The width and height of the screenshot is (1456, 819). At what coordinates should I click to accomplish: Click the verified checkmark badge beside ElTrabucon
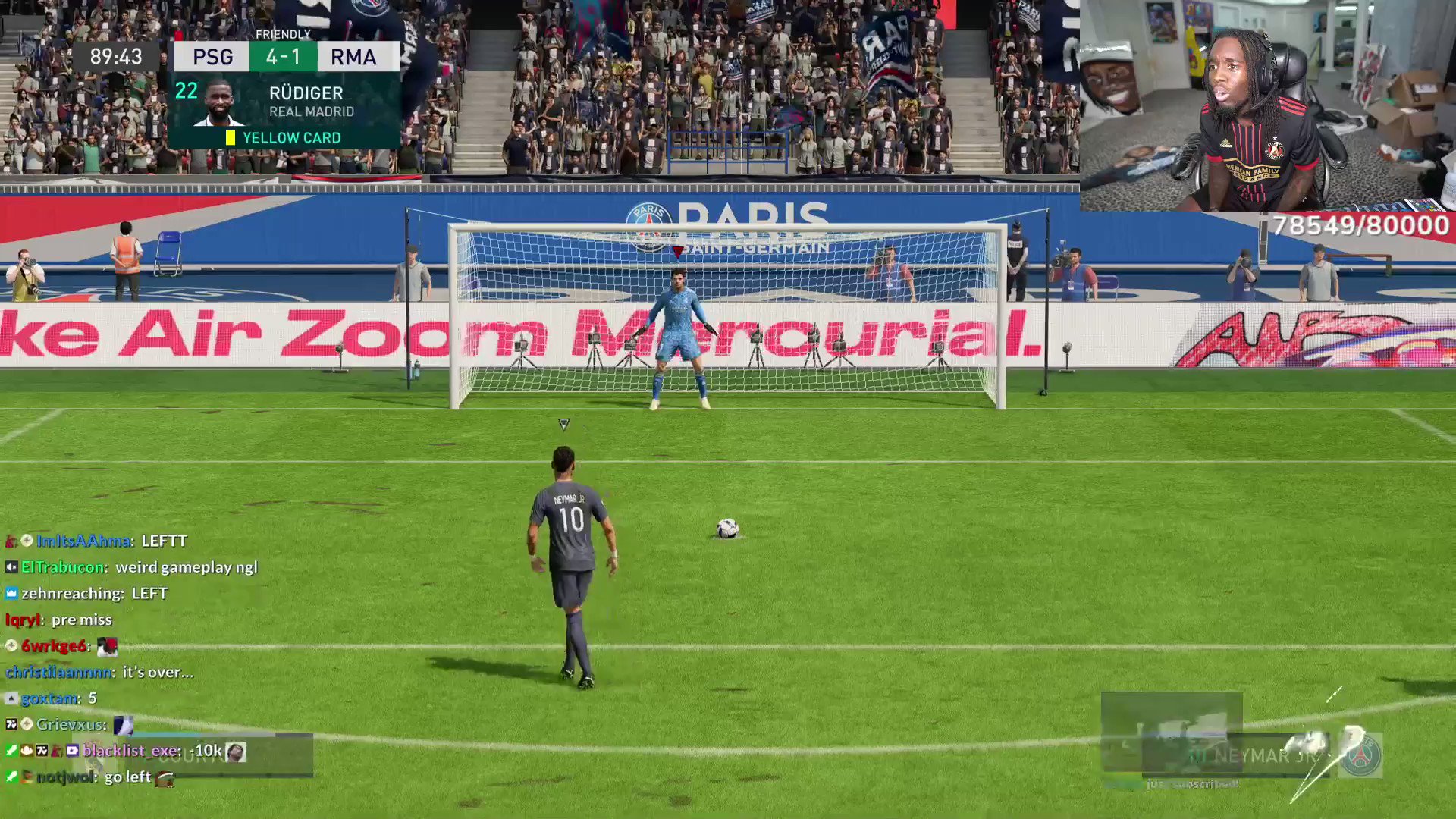11,568
